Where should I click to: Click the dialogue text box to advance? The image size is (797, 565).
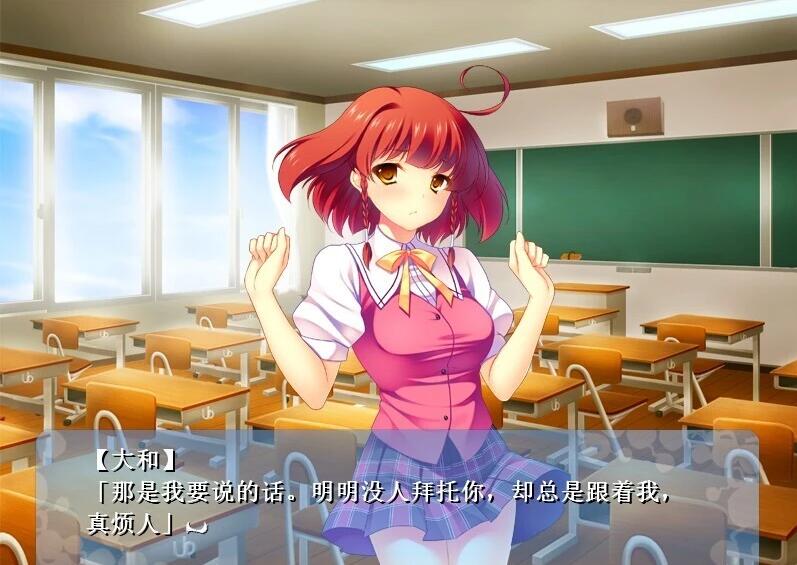pos(398,495)
